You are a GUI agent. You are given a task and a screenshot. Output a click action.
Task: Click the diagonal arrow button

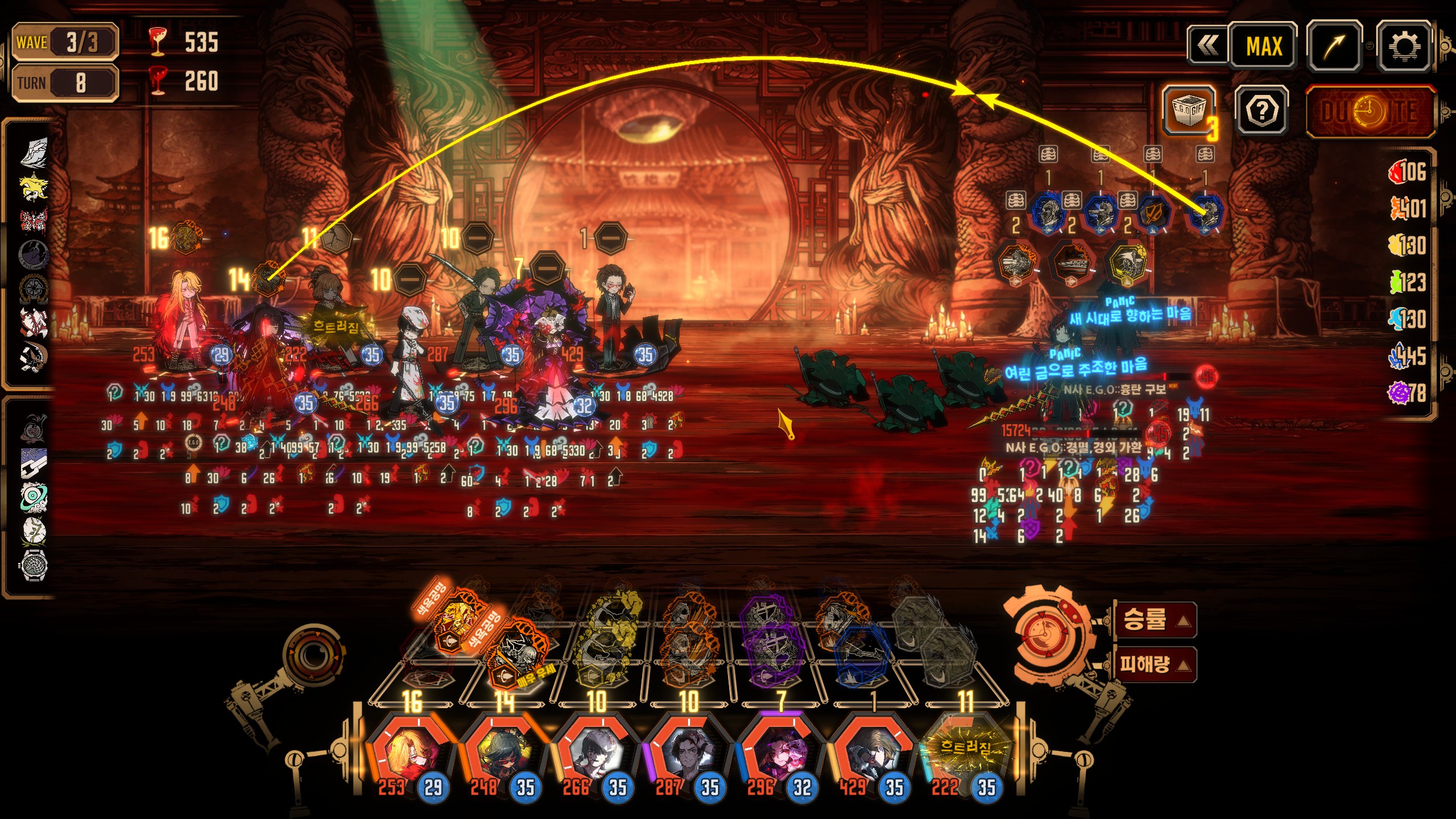(x=1334, y=47)
